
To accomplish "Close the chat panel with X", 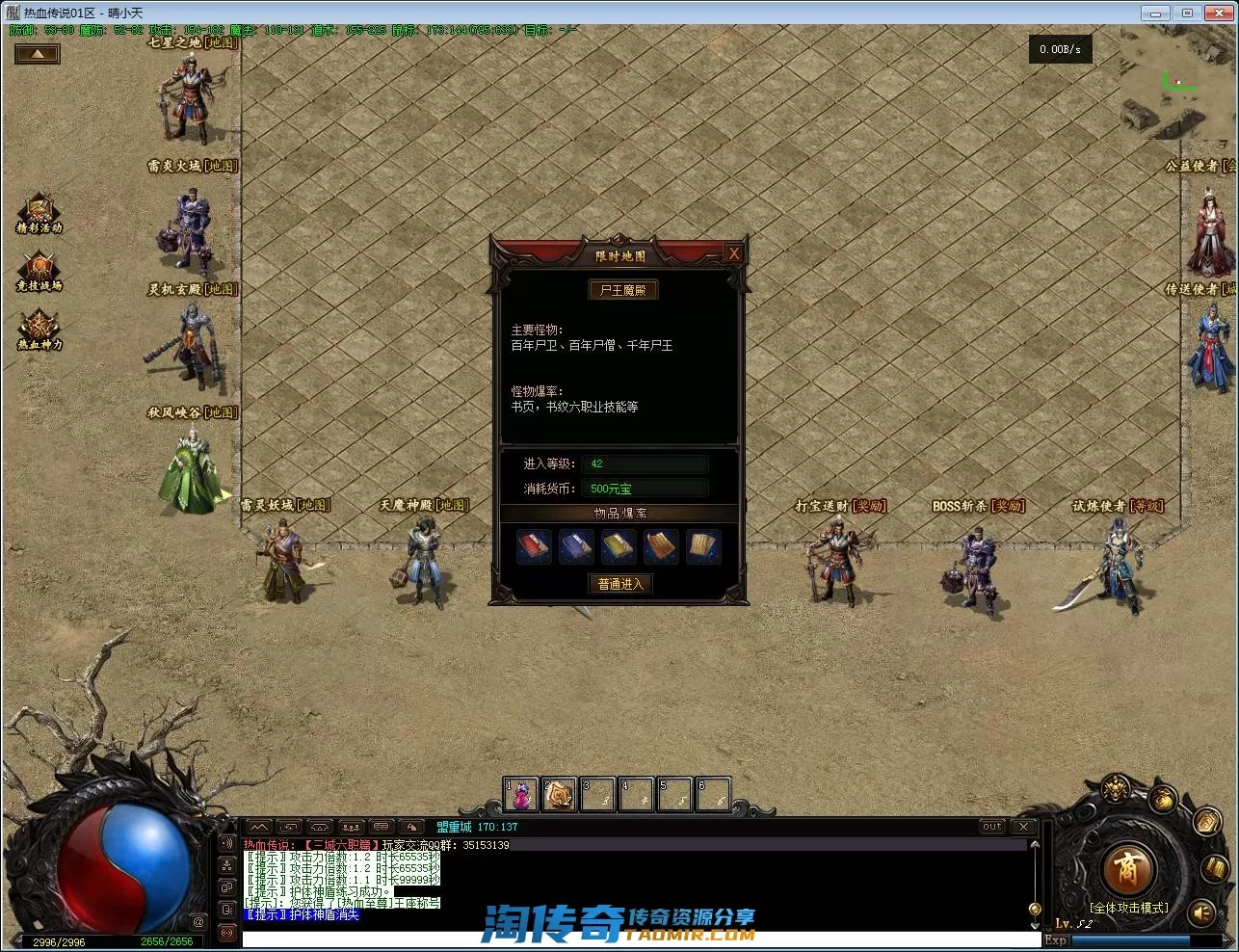I will pyautogui.click(x=1023, y=827).
